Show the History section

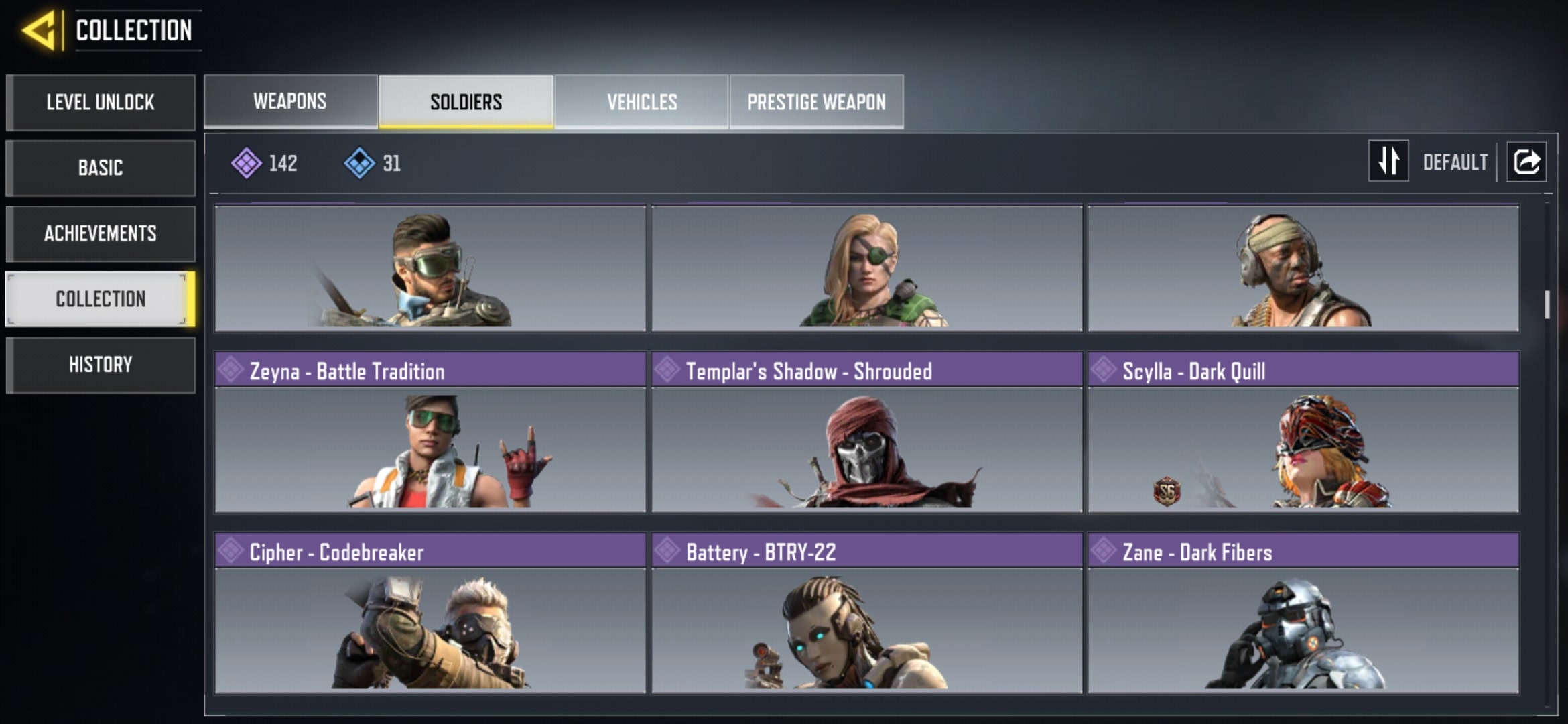tap(101, 365)
